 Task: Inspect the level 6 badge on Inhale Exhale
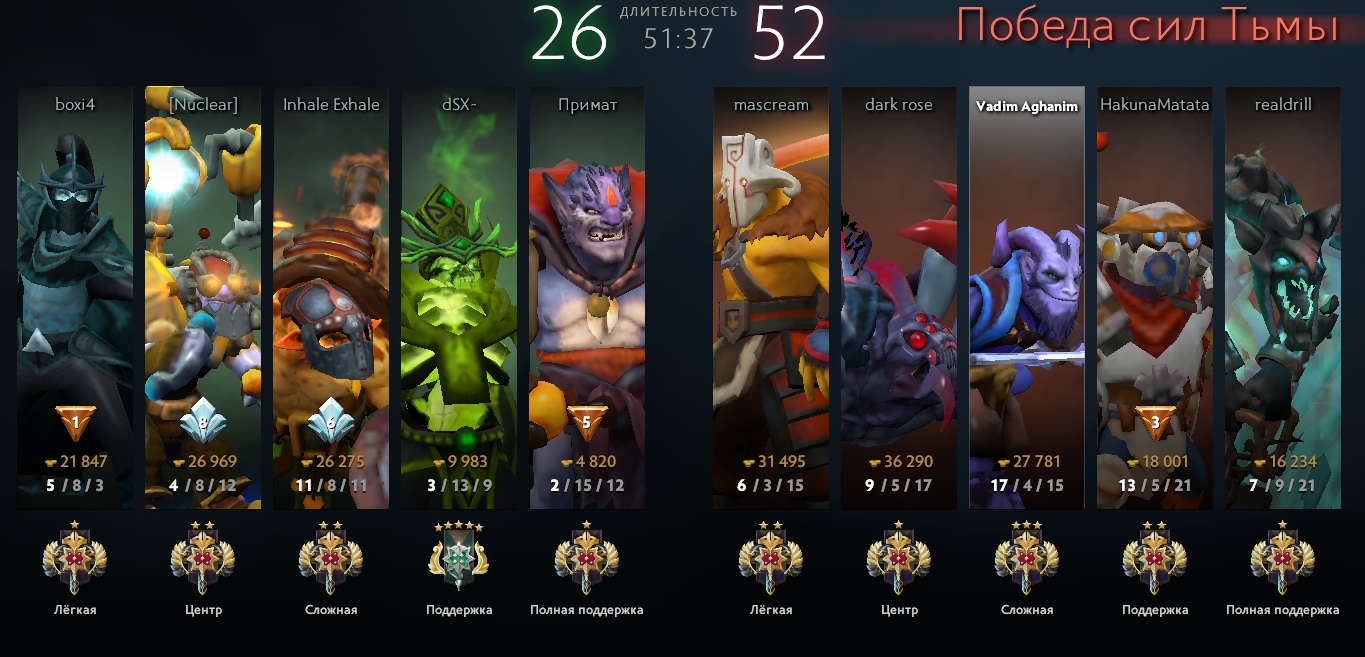pyautogui.click(x=331, y=422)
